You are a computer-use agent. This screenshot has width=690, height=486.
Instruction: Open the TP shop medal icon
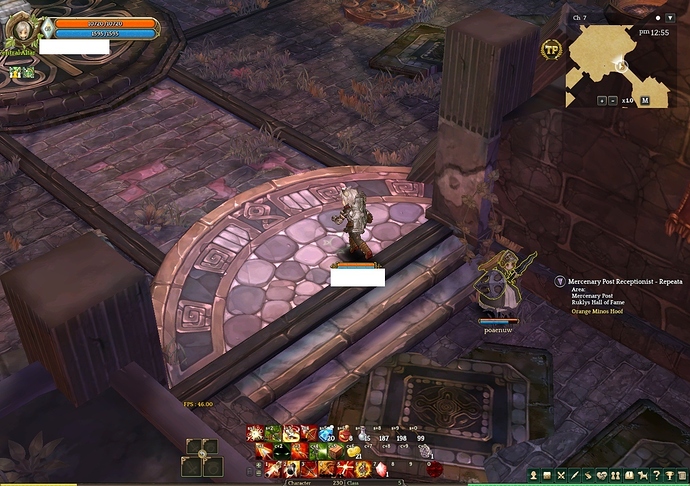[551, 49]
